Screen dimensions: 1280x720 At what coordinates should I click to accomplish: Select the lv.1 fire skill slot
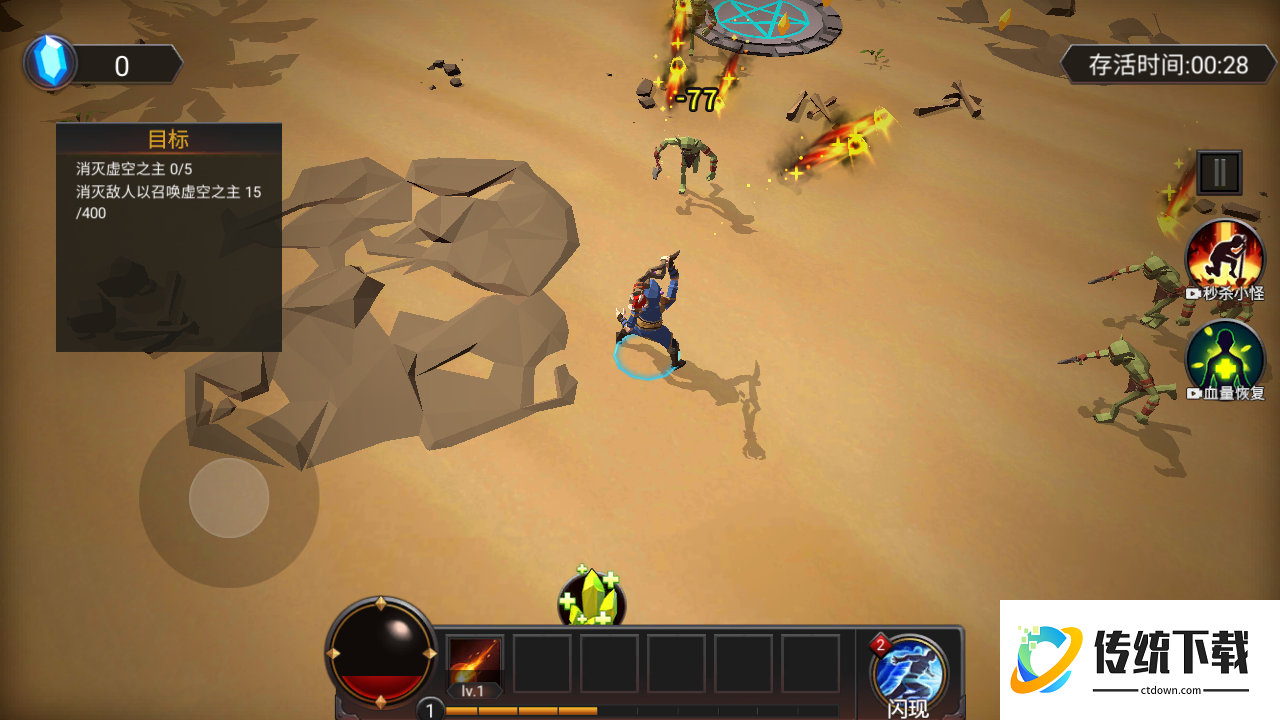click(x=474, y=664)
